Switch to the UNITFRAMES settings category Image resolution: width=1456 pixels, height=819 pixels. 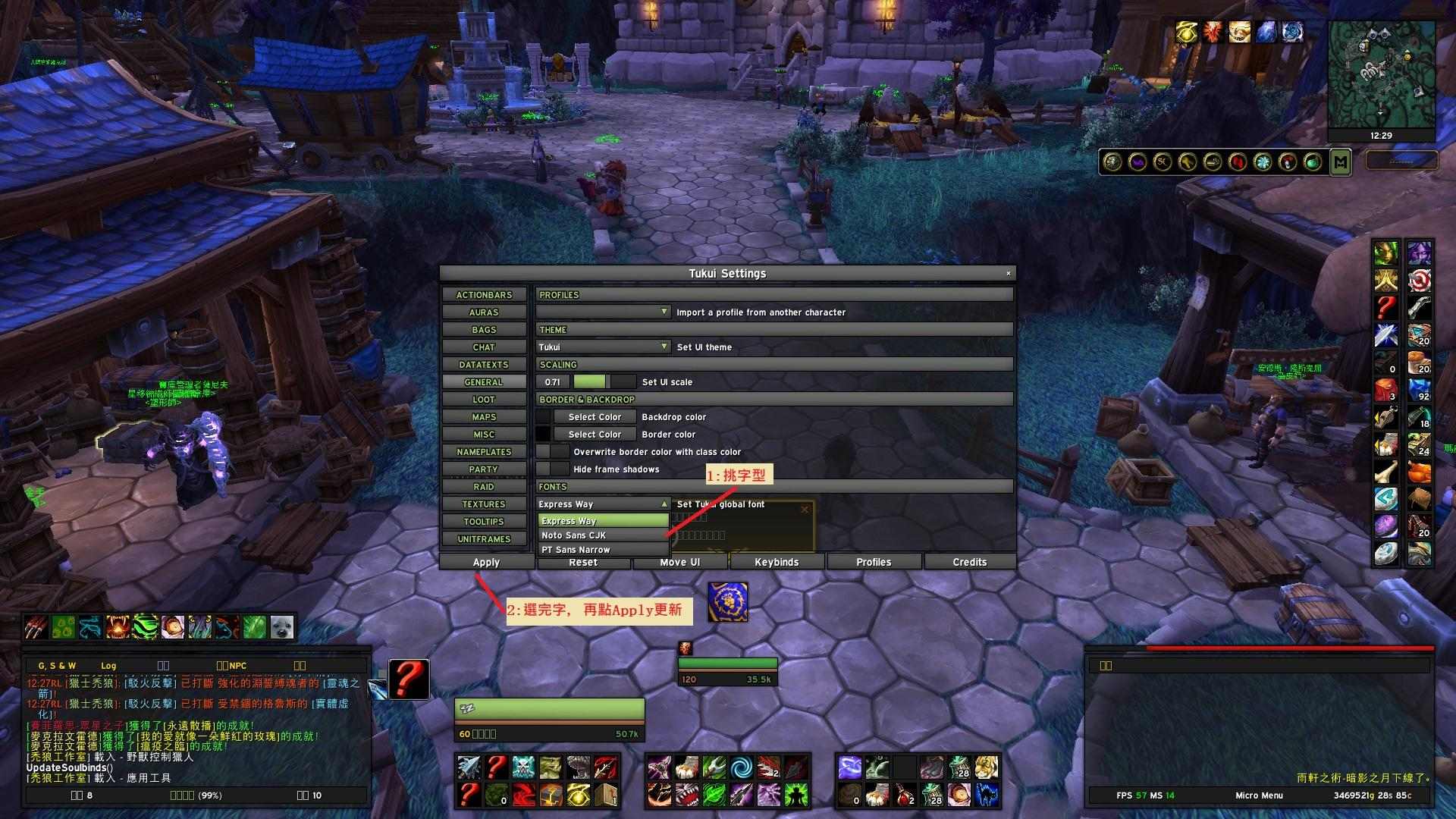point(484,538)
